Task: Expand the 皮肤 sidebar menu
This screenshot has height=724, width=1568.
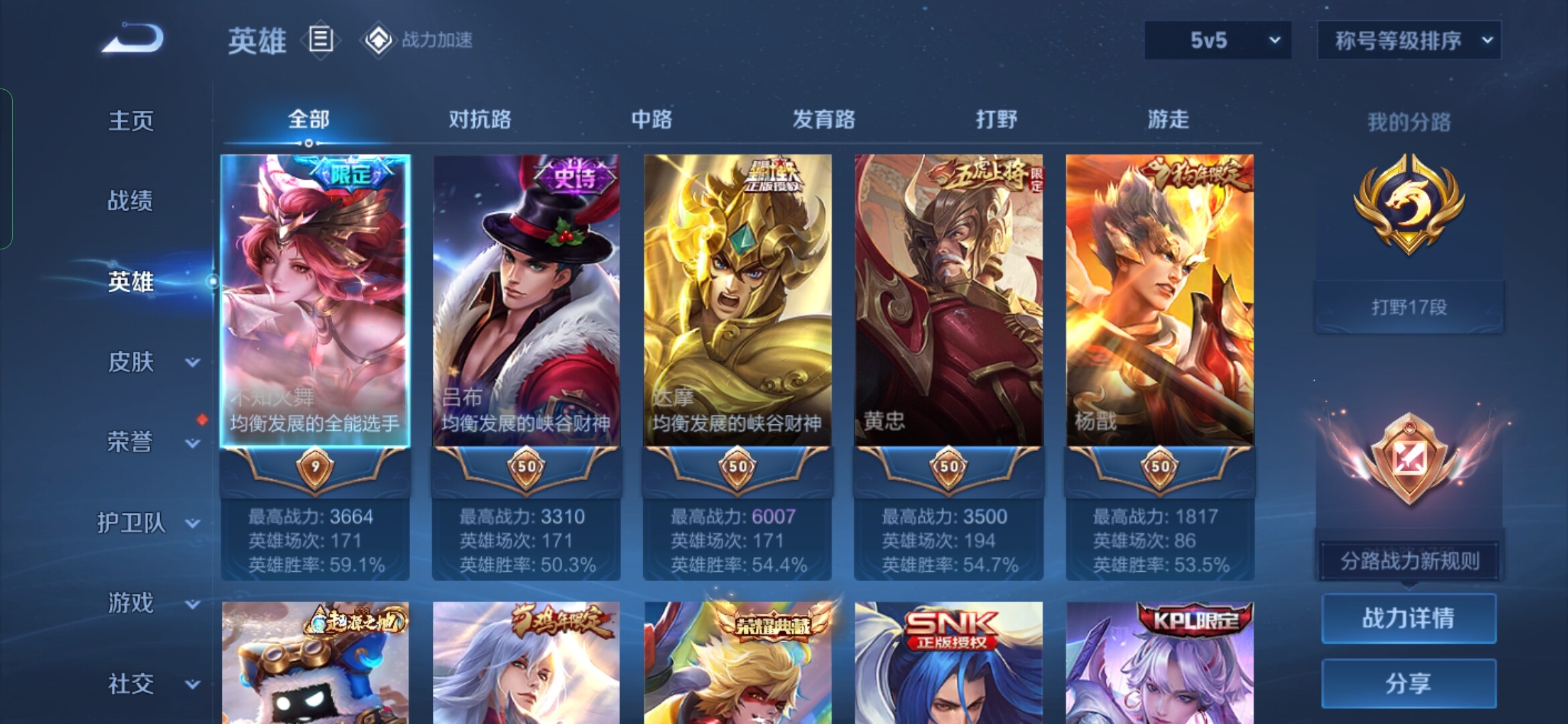Action: click(x=133, y=362)
